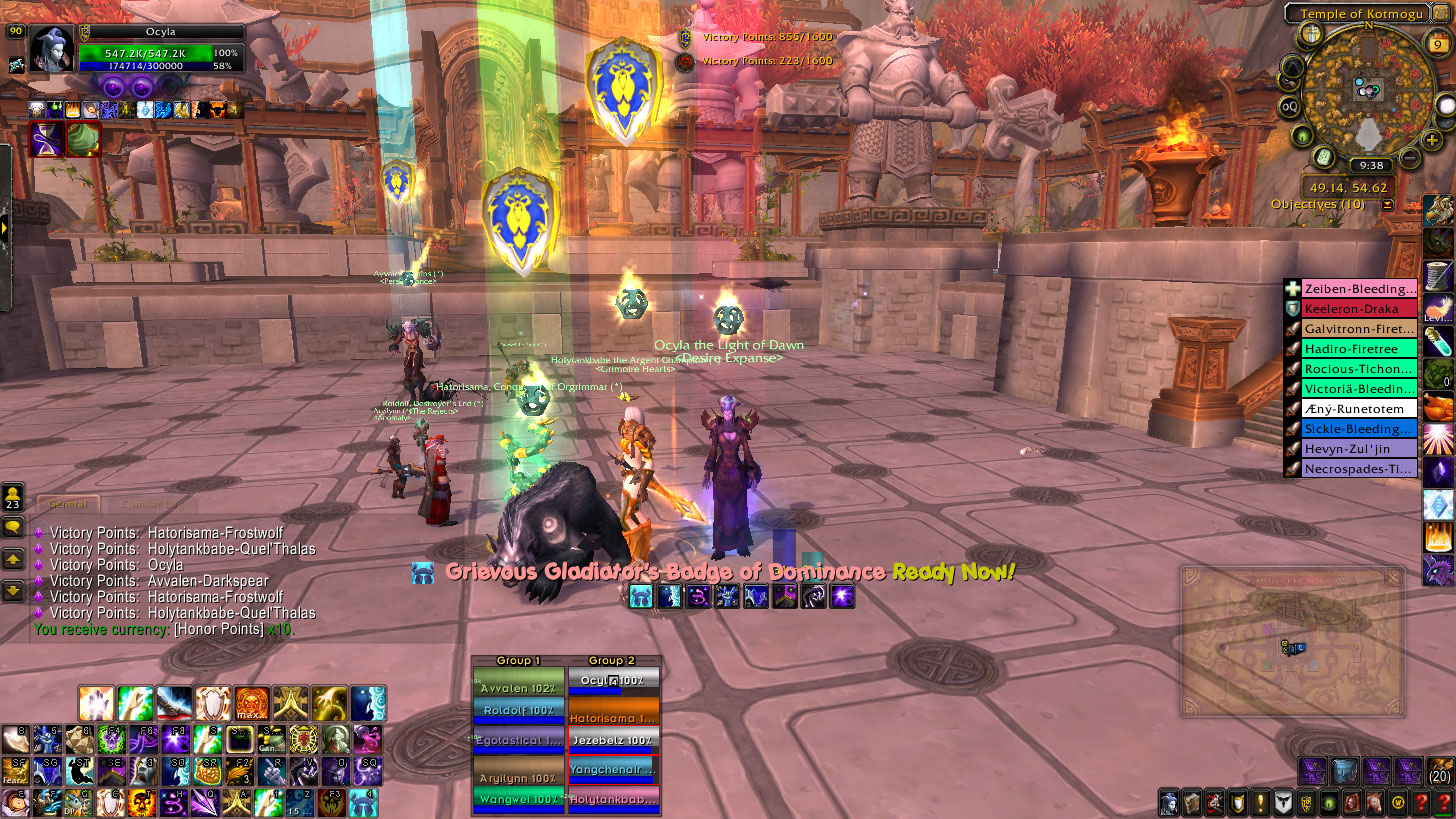Click the chat arrow-up button
Screen dimensions: 1456x819
pyautogui.click(x=13, y=560)
